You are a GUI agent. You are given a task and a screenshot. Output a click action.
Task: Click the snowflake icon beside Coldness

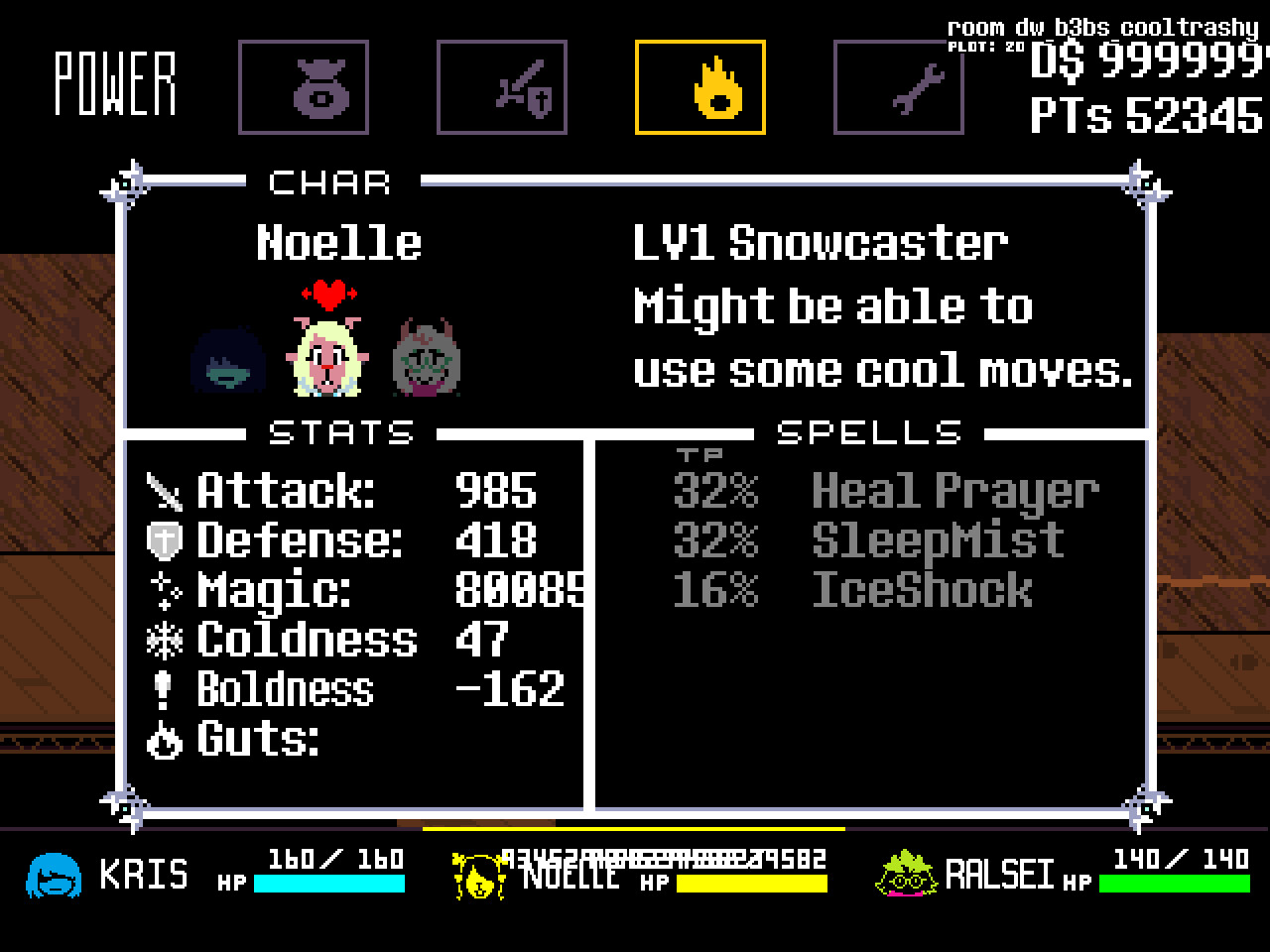tap(165, 640)
